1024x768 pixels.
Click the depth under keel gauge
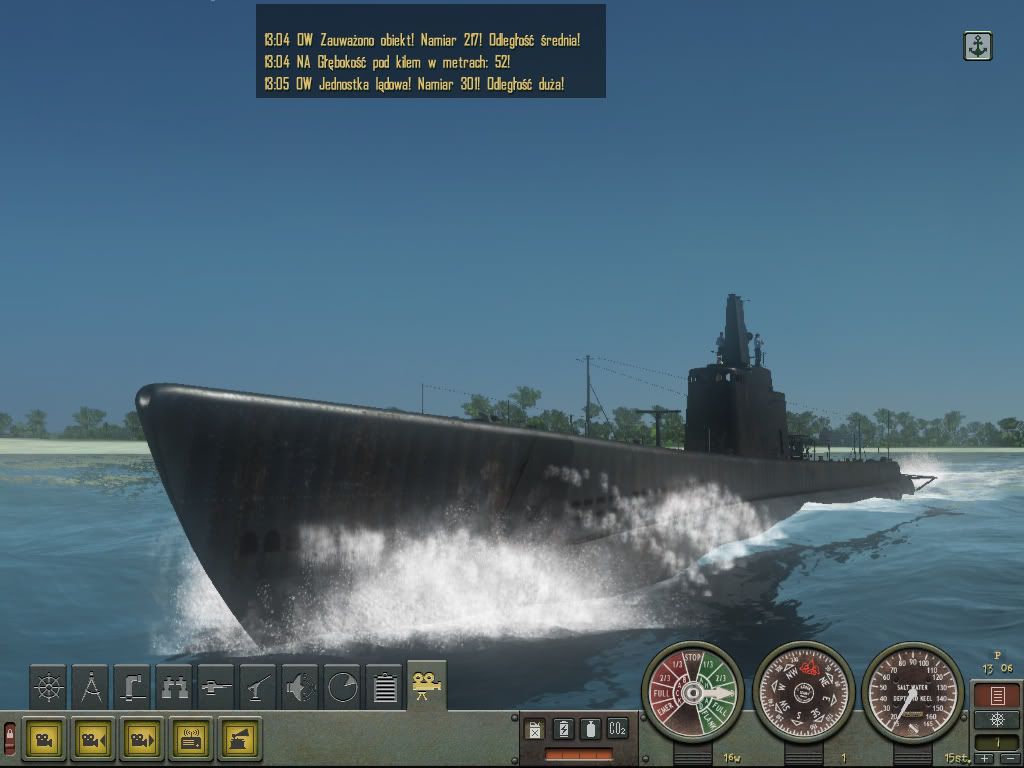912,691
